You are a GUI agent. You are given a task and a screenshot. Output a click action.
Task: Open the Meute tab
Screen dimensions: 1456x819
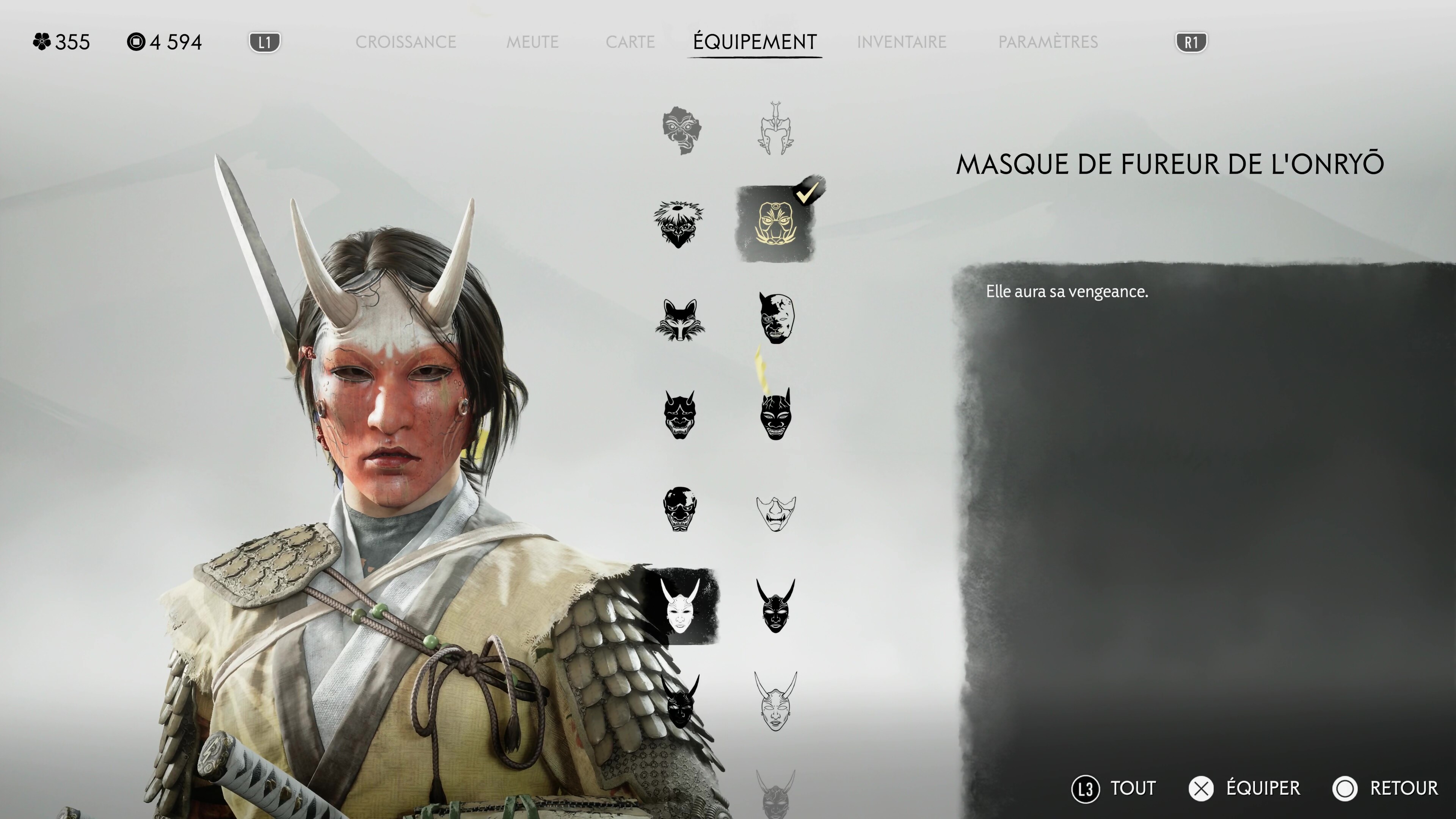532,42
